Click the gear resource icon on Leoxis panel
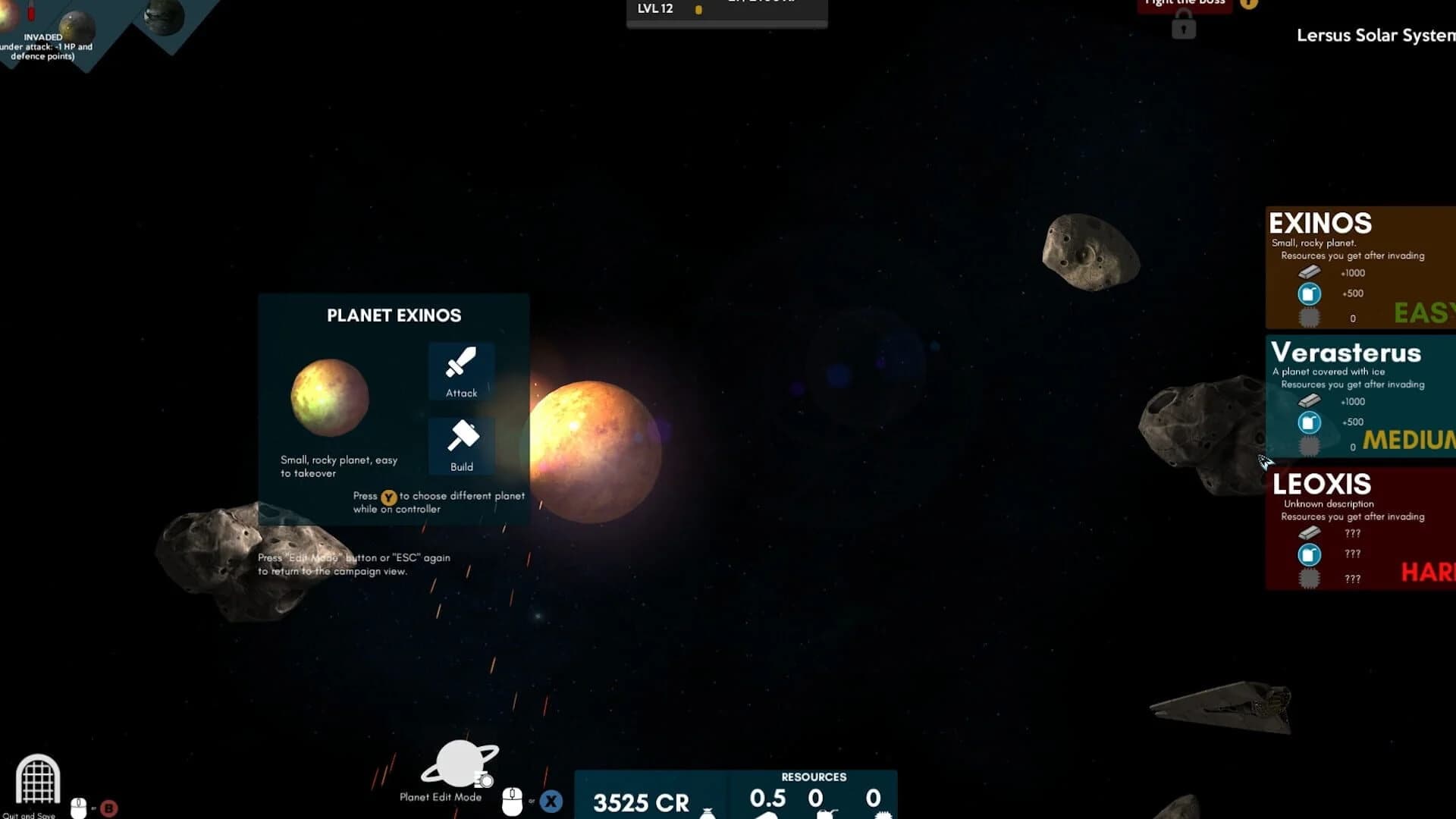The width and height of the screenshot is (1456, 819). pos(1310,577)
